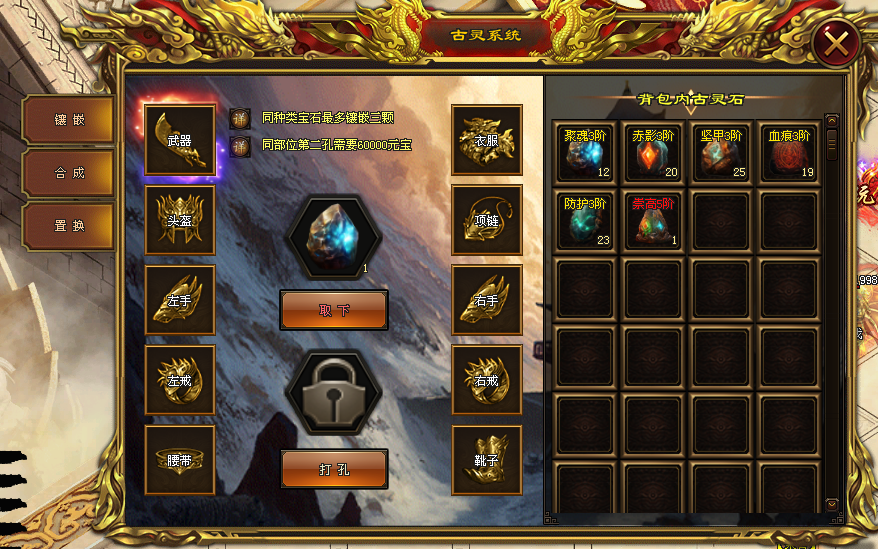Click the locked second gem socket
The width and height of the screenshot is (878, 549).
tap(334, 392)
